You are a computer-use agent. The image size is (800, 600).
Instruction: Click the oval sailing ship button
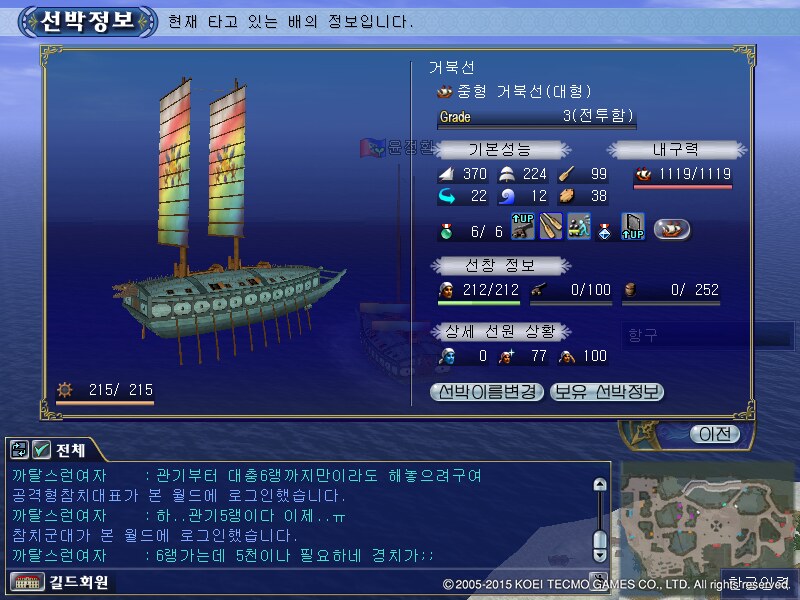[x=672, y=229]
